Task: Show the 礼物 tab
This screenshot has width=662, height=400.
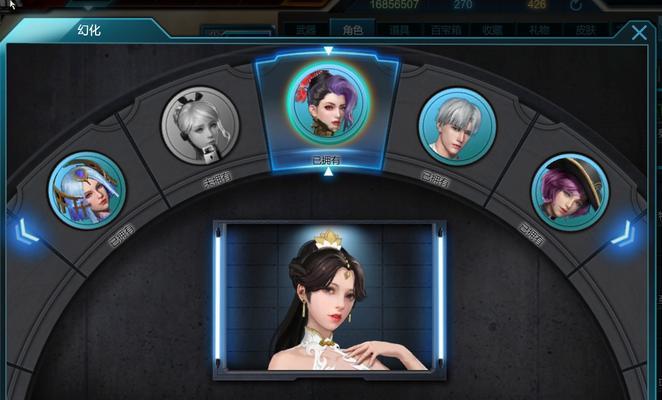Action: (538, 30)
